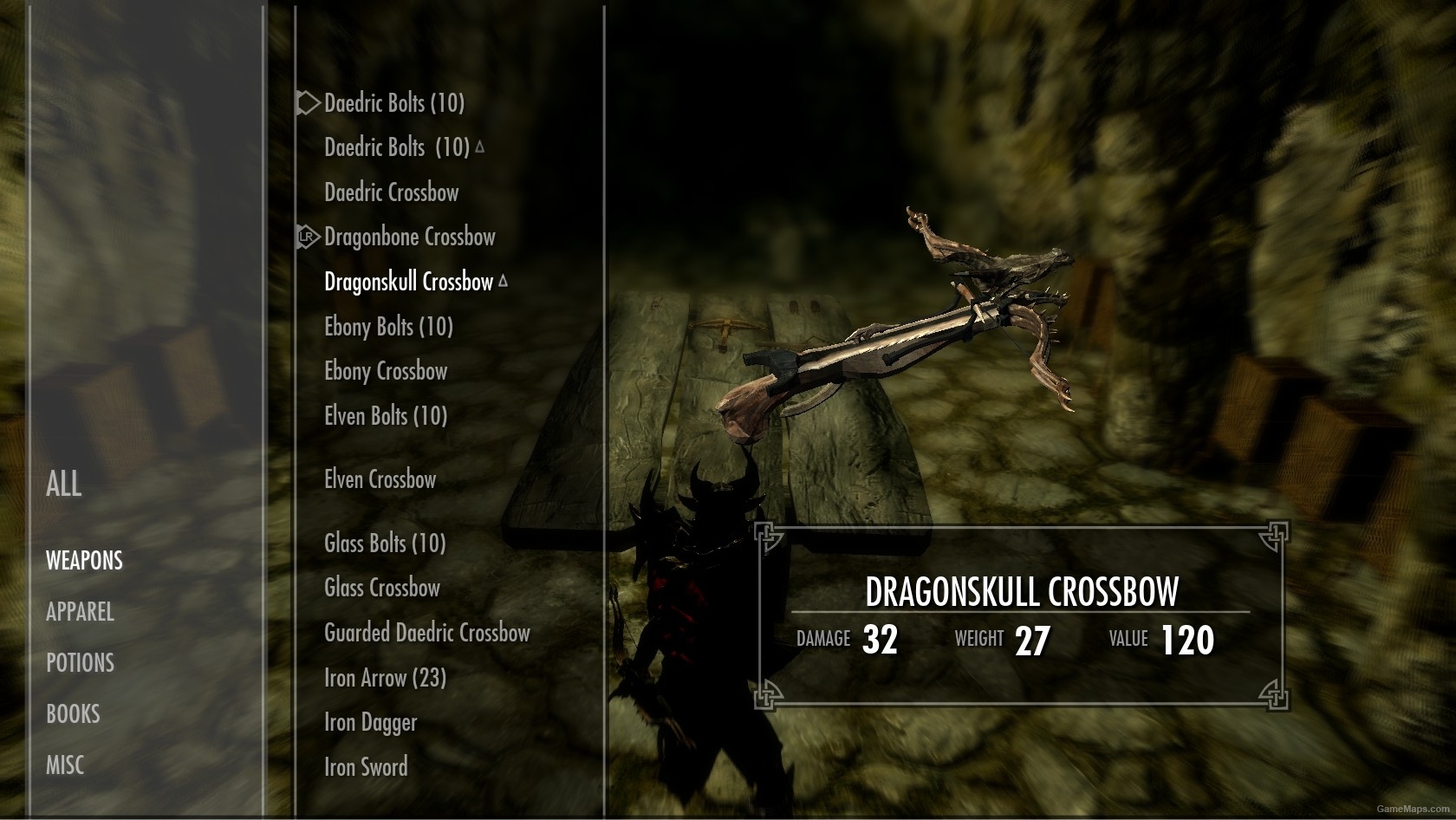Toggle Dragonbone Crossbow equipped state
Screen dimensions: 1456x820
pos(409,237)
